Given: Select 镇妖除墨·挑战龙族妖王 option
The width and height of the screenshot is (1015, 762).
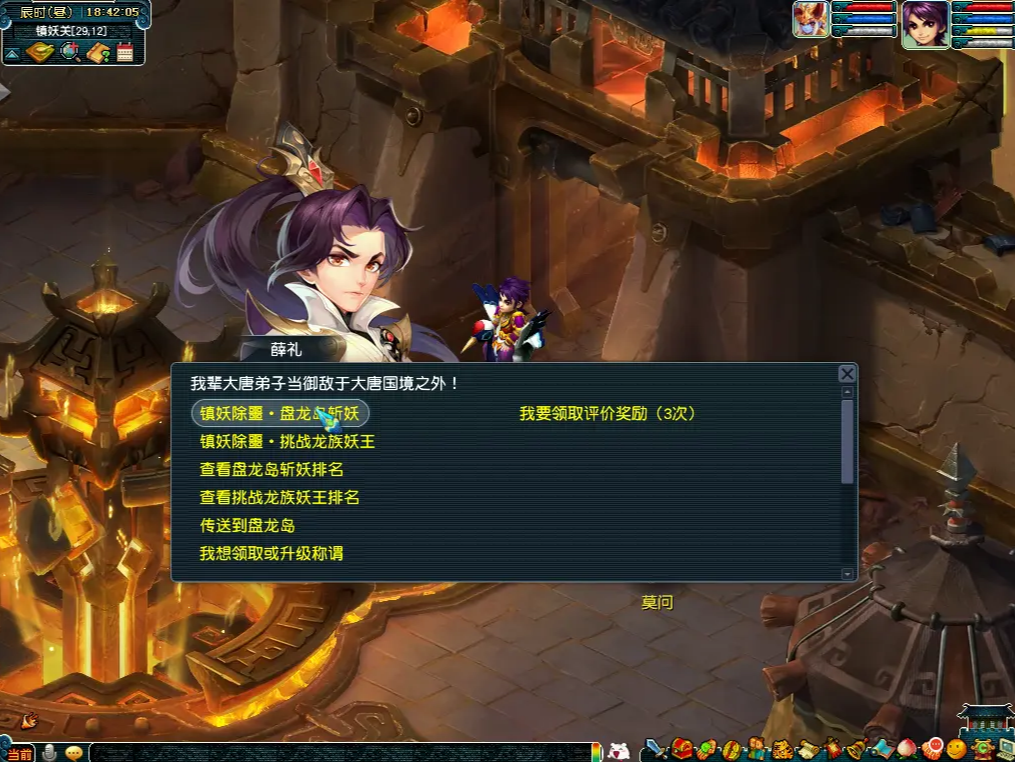Looking at the screenshot, I should click(287, 441).
